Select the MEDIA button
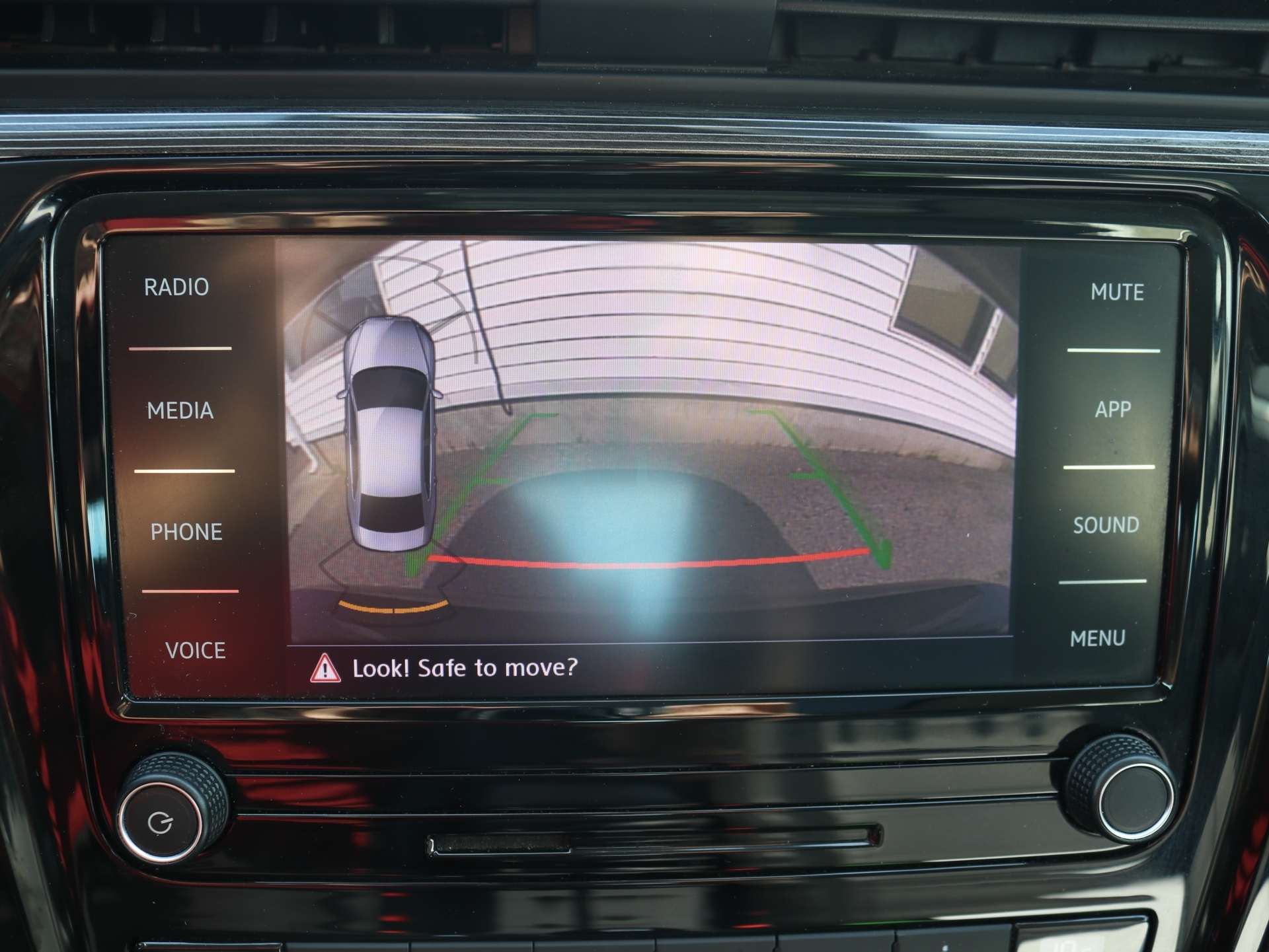 click(x=180, y=411)
